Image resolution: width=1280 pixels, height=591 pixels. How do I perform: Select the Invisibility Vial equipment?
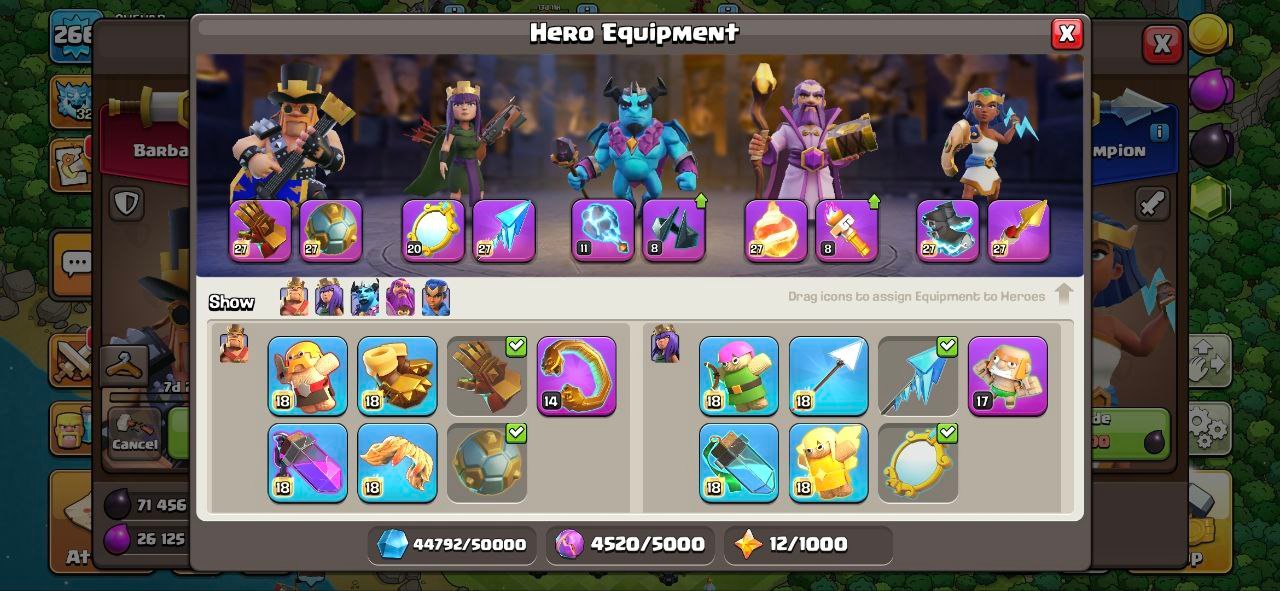tap(739, 462)
